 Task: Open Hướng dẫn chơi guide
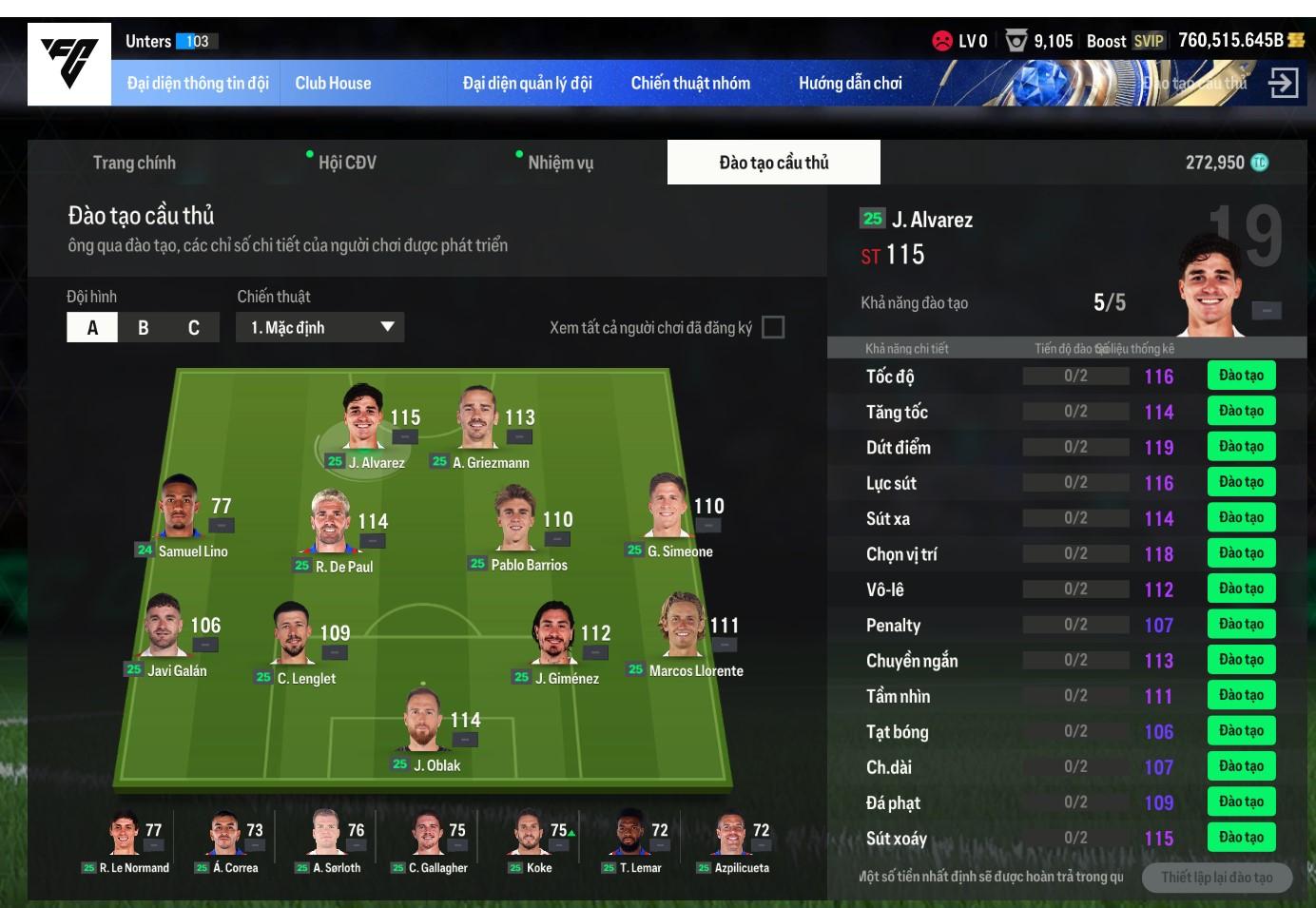(x=850, y=84)
